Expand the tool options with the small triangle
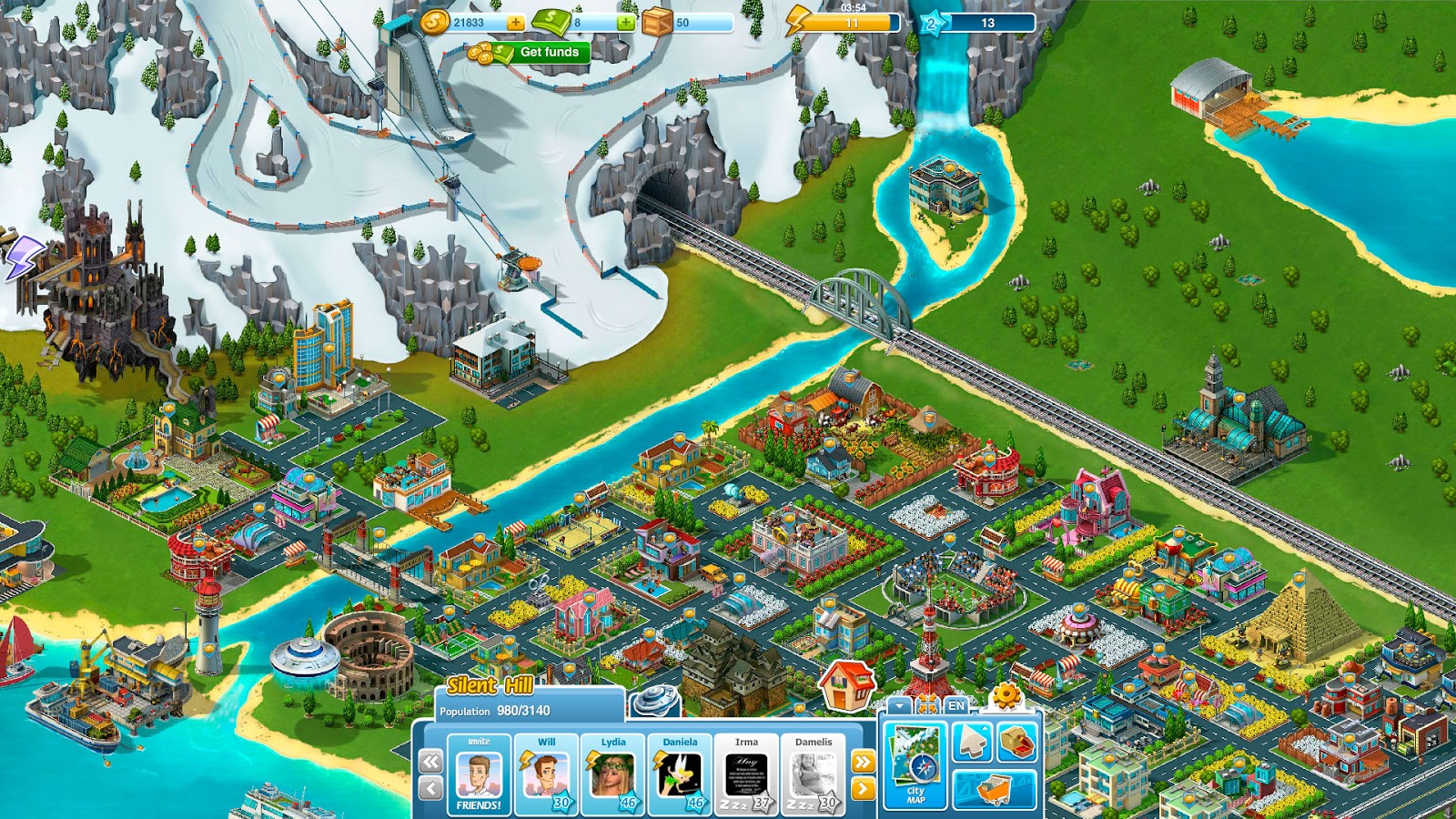Image resolution: width=1456 pixels, height=819 pixels. point(985,728)
